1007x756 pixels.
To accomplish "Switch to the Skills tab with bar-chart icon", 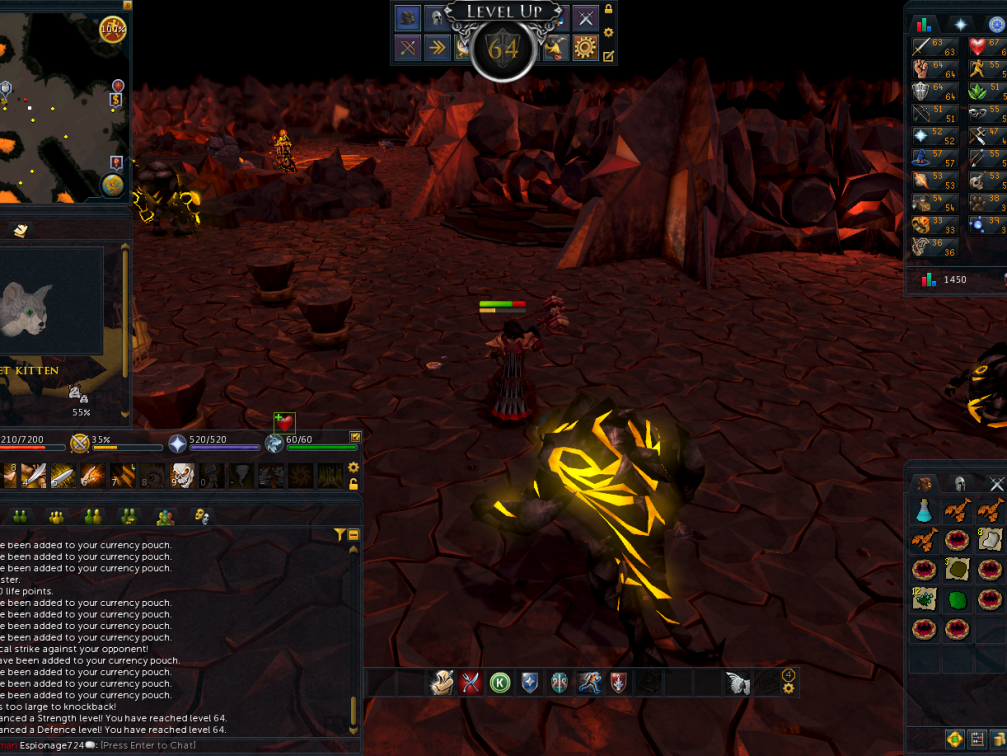I will [923, 24].
